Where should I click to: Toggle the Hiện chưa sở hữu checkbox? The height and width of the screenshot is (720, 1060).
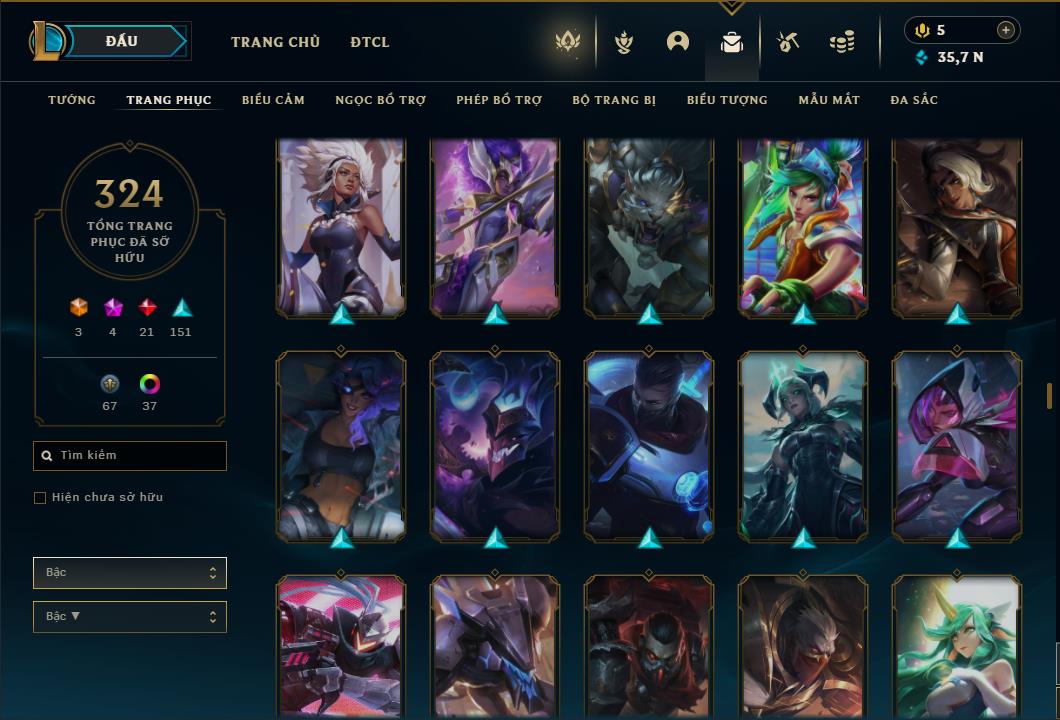40,498
